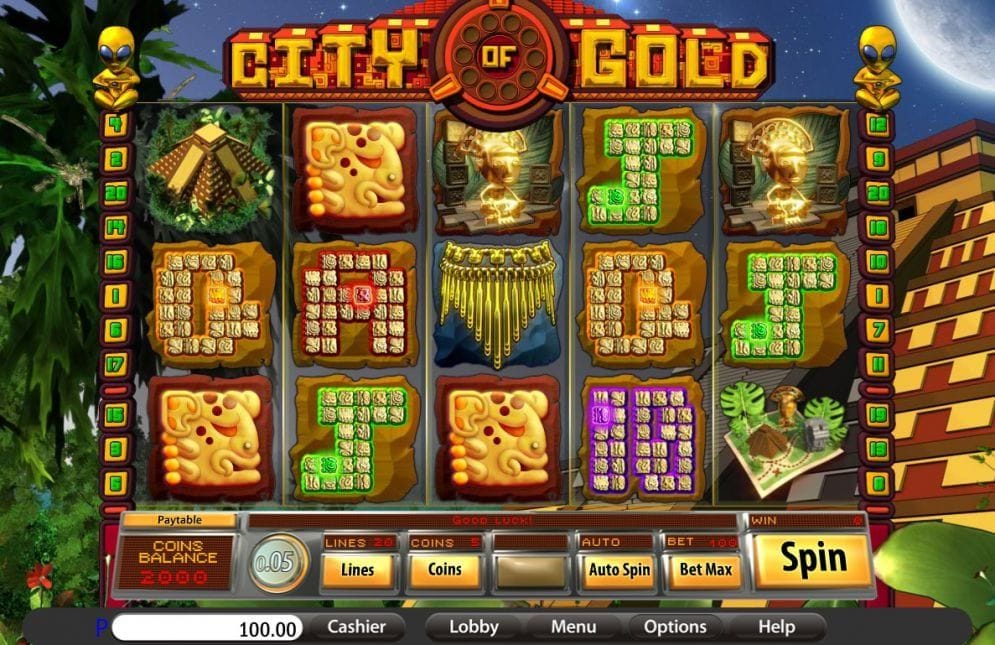
Task: Select payline marker 14
Action: (x=117, y=227)
